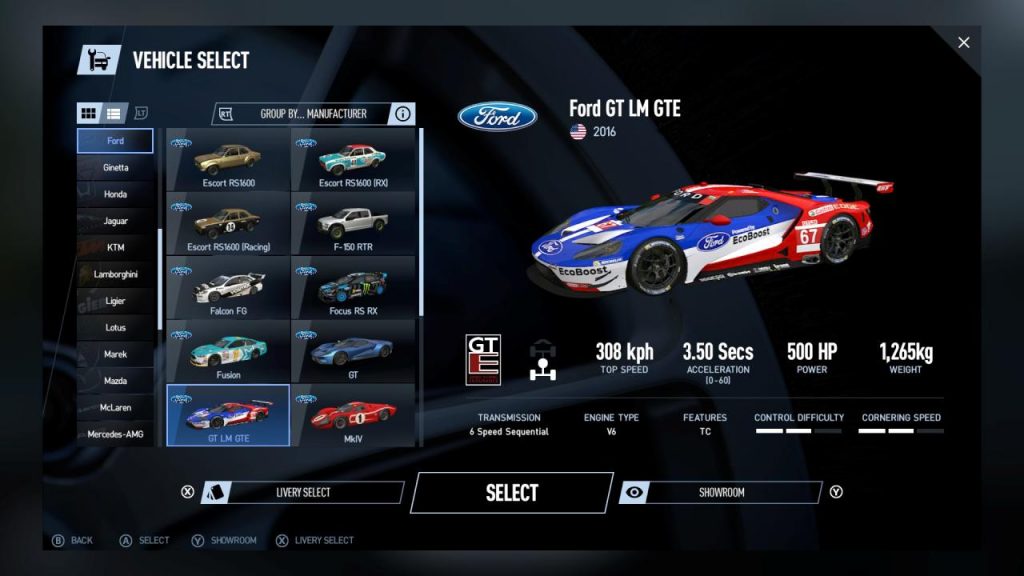Choose the F-150 RTR truck
Screen dimensions: 1024x576
click(352, 224)
